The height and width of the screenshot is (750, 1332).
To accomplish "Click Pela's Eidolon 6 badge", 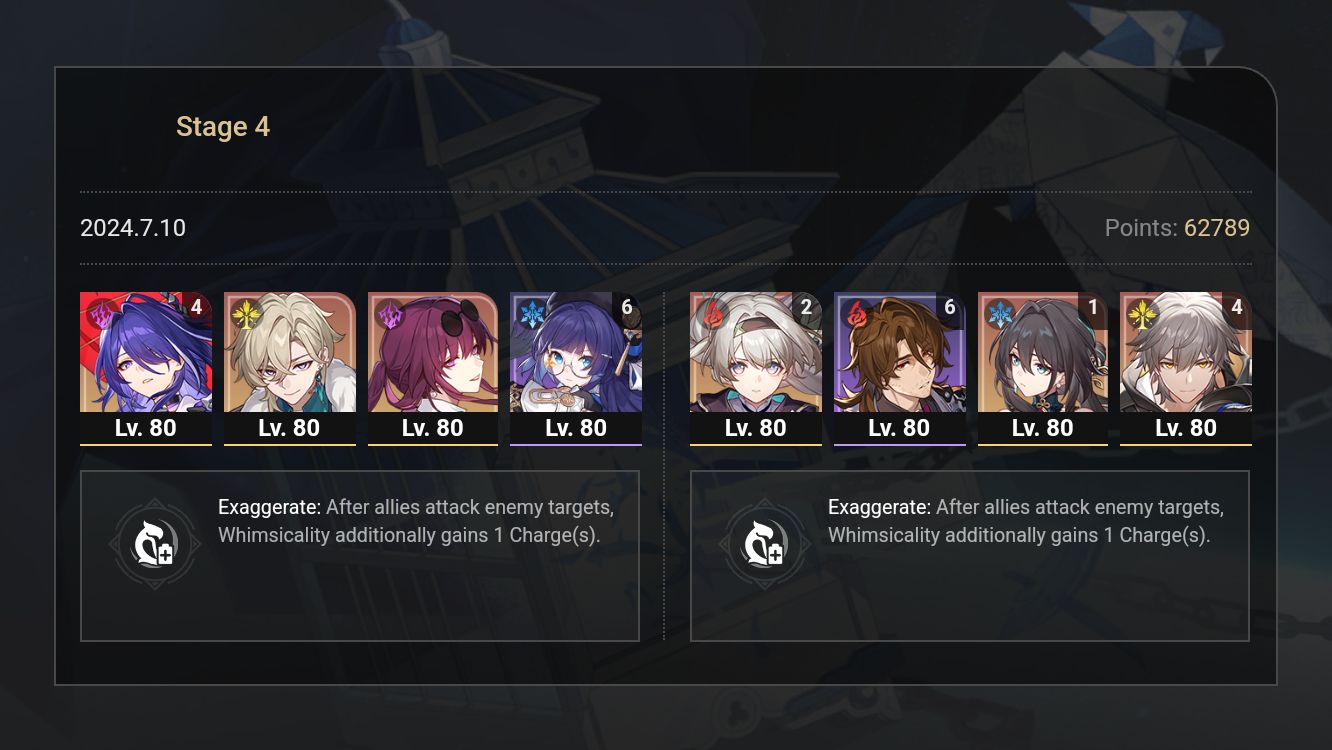I will coord(629,308).
